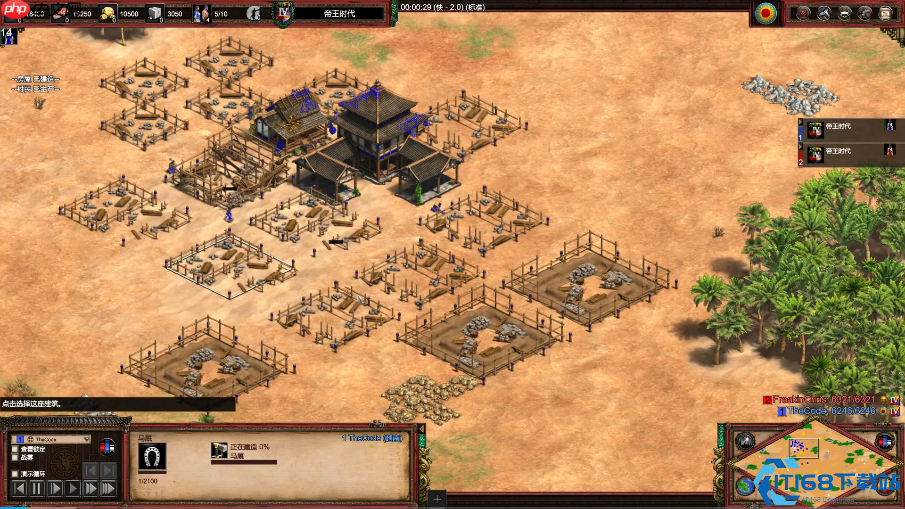Viewport: 905px width, 509px height.
Task: Open the diplomacy crossed-swords button
Action: pyautogui.click(x=824, y=13)
